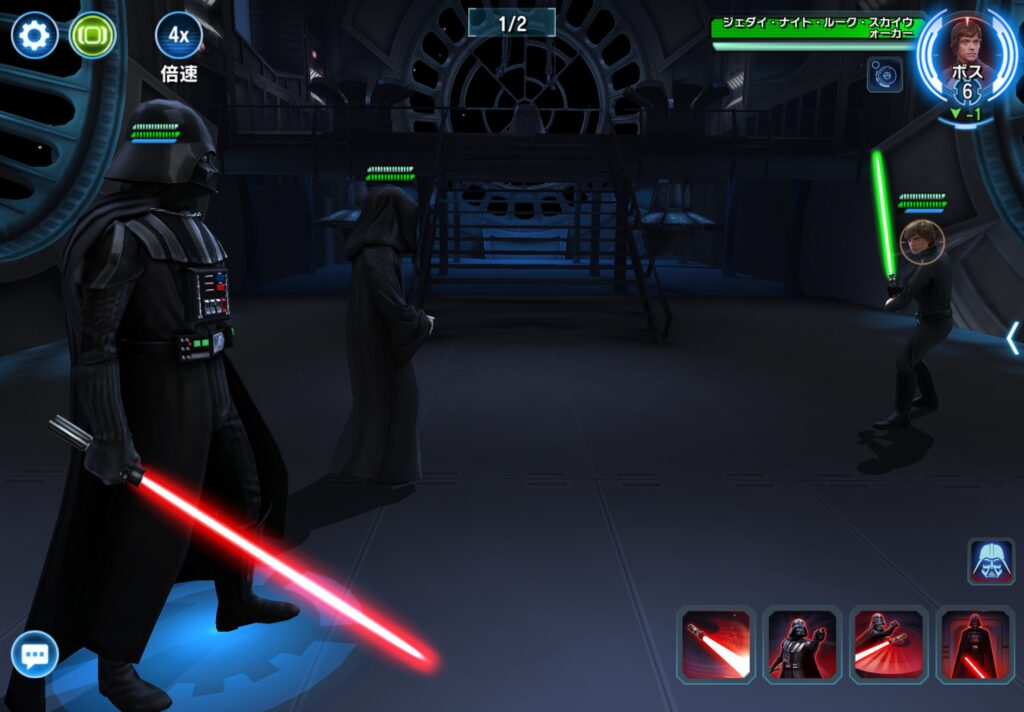
Task: Activate Vader's outstretched hand Force ability
Action: coord(801,645)
